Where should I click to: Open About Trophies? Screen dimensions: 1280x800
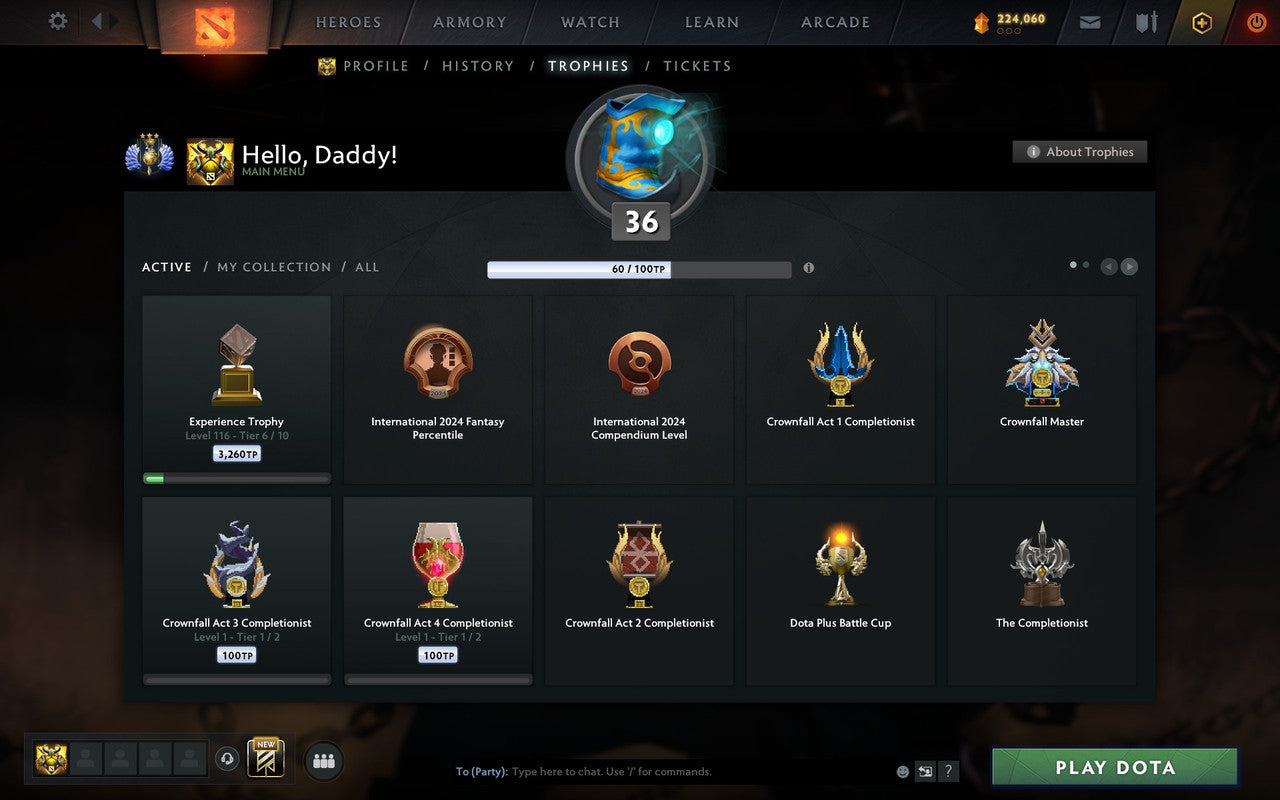(1080, 152)
